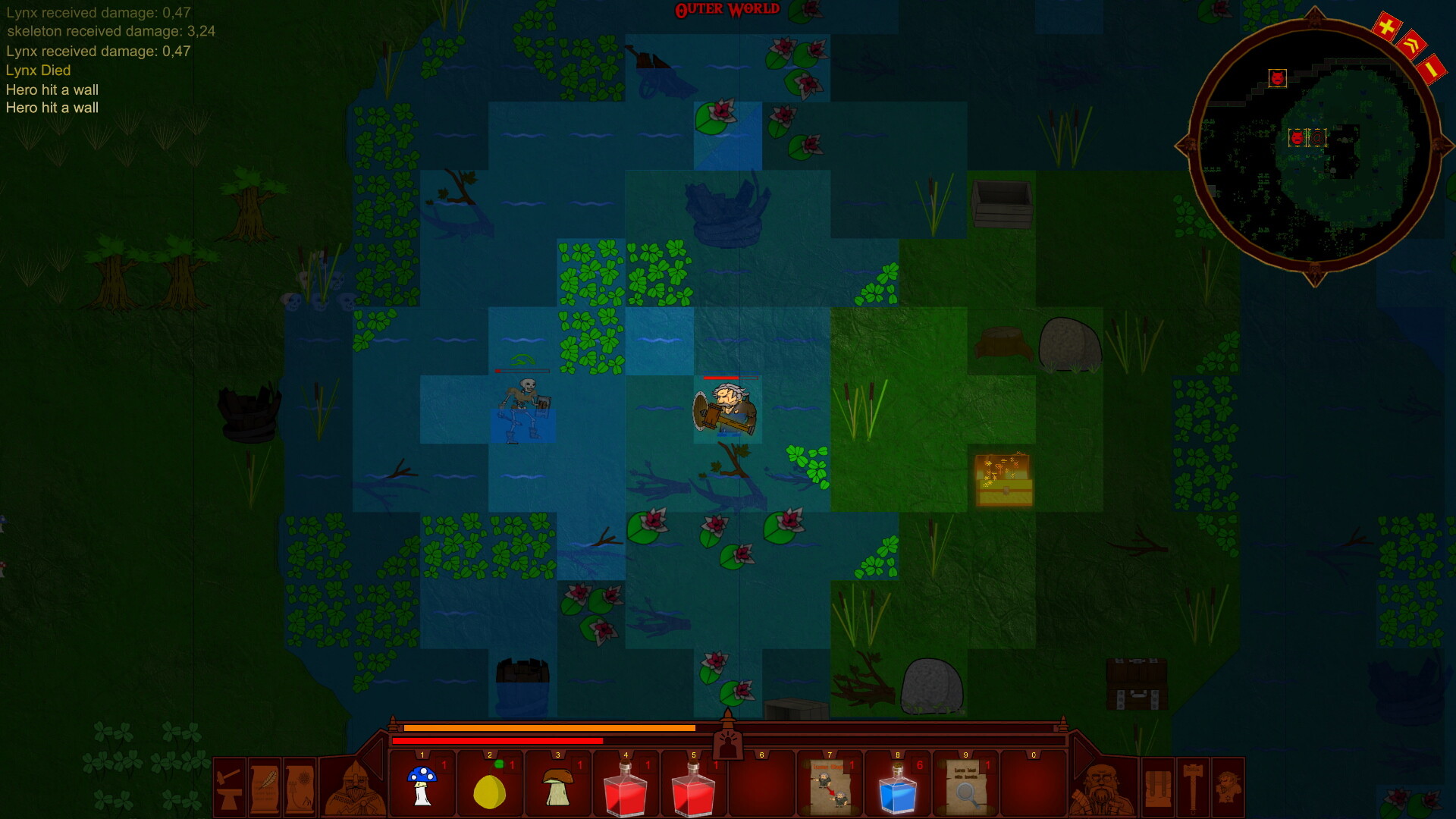1456x819 pixels.
Task: Click the red demon marker on the minimap
Action: coord(1278,77)
